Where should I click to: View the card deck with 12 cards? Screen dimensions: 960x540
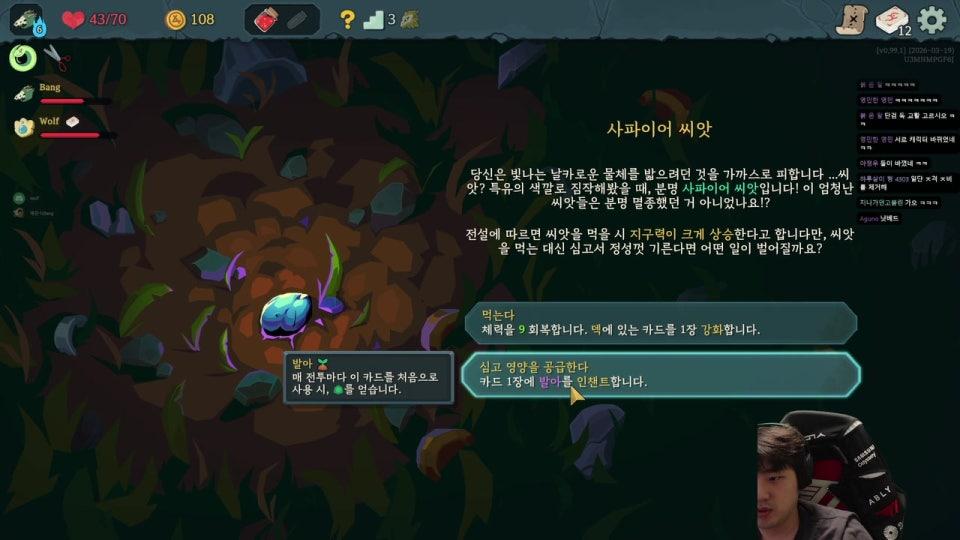pyautogui.click(x=892, y=19)
